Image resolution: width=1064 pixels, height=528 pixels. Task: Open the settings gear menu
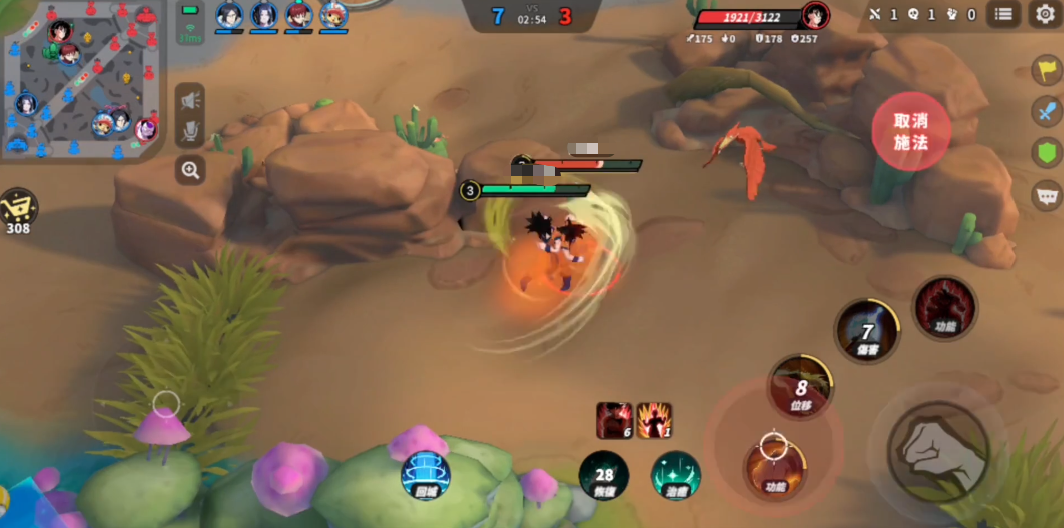pos(1045,14)
